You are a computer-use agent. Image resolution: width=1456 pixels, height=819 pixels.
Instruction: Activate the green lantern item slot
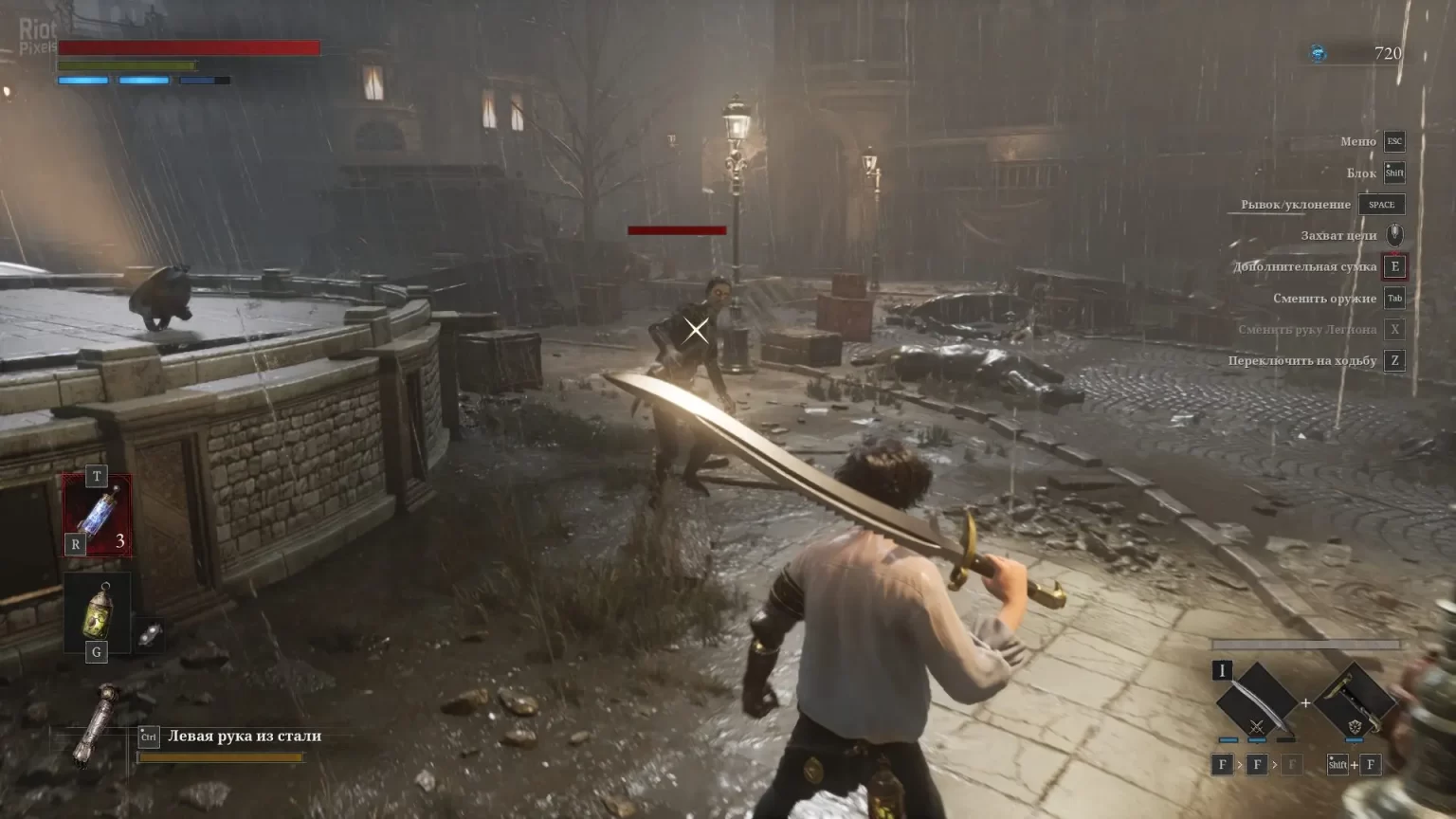click(97, 612)
